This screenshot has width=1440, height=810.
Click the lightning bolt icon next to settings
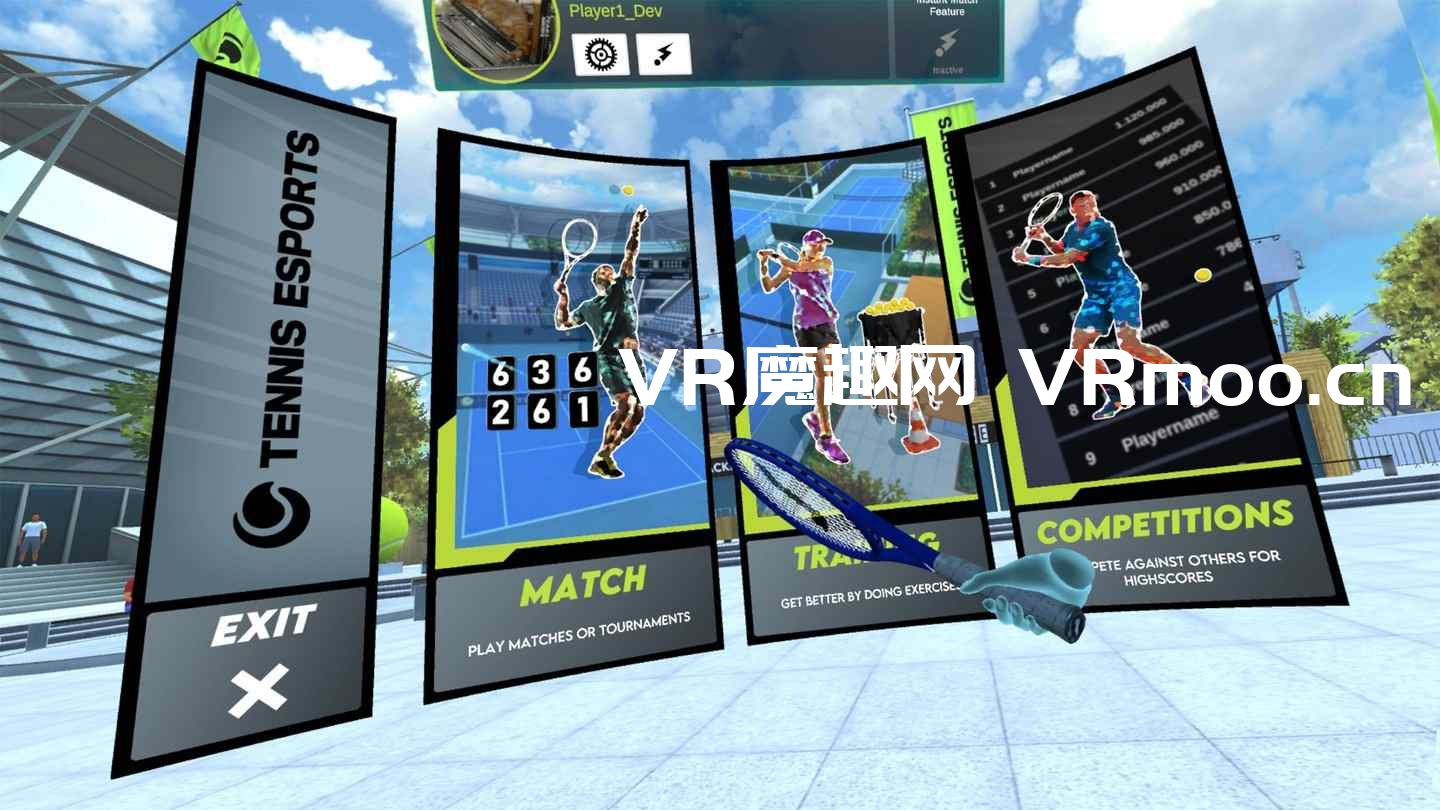[x=664, y=55]
